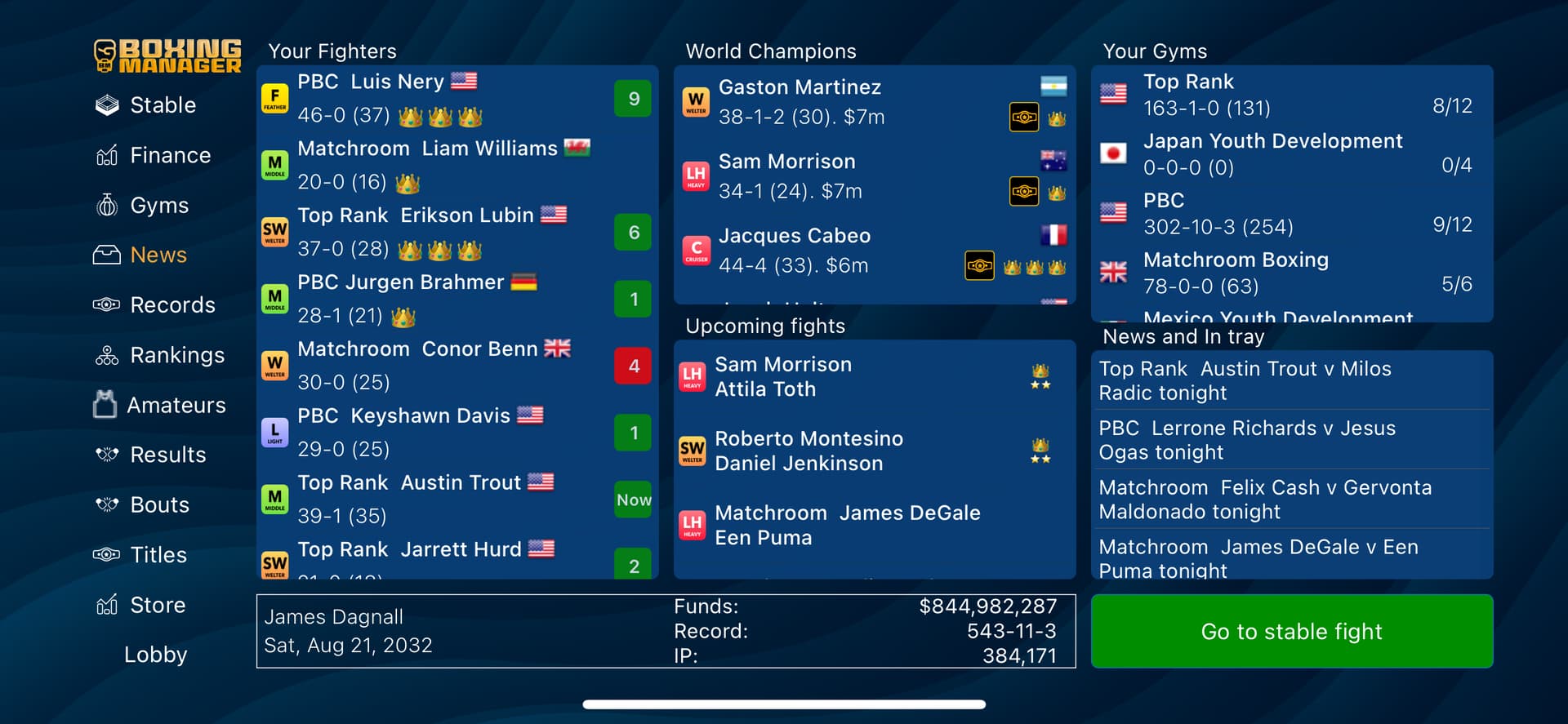Read the Lerrone Richards v Jesus Ogas news
Image resolution: width=1568 pixels, height=724 pixels.
coord(1290,440)
